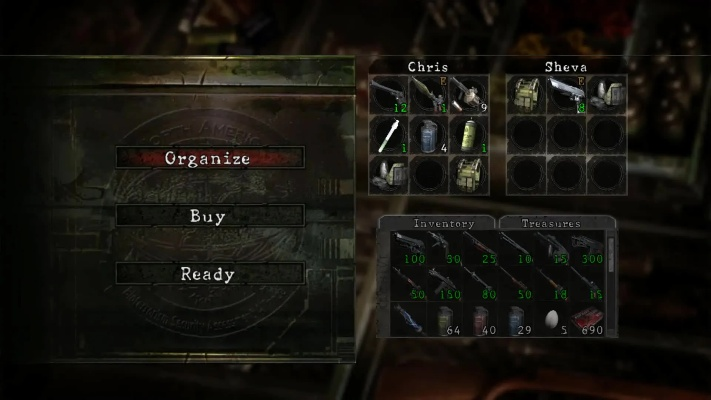Select the blue flash grenade with 4
711x400 pixels.
(428, 134)
